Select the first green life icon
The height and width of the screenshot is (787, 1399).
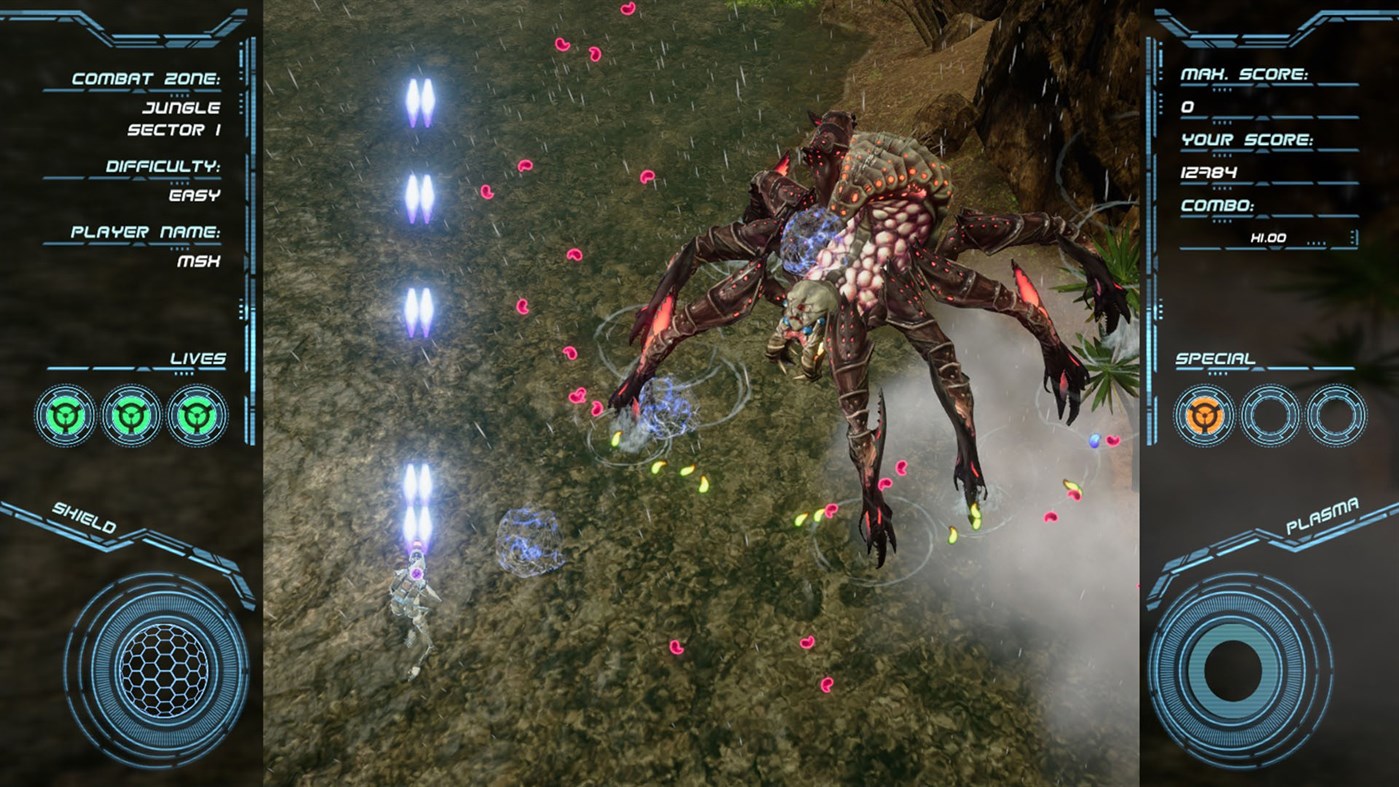[63, 412]
